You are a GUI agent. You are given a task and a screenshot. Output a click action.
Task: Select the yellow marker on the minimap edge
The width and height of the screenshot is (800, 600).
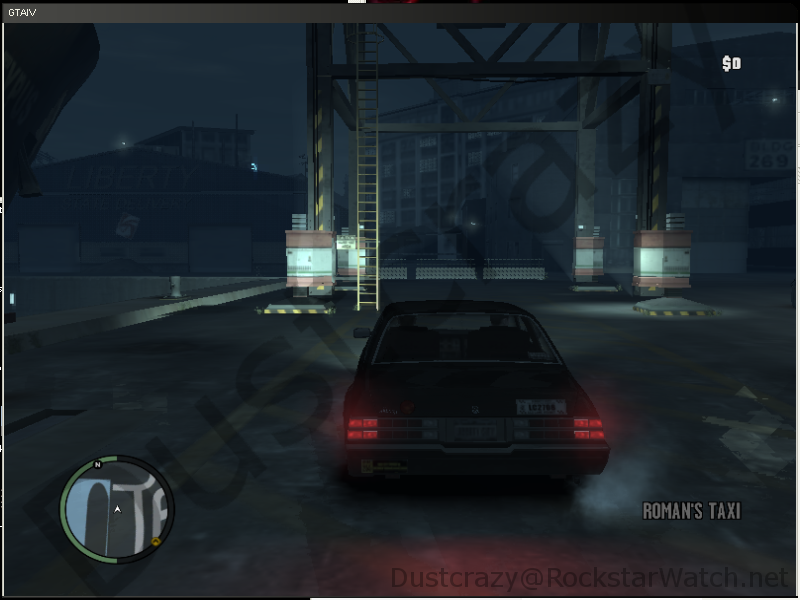point(157,542)
